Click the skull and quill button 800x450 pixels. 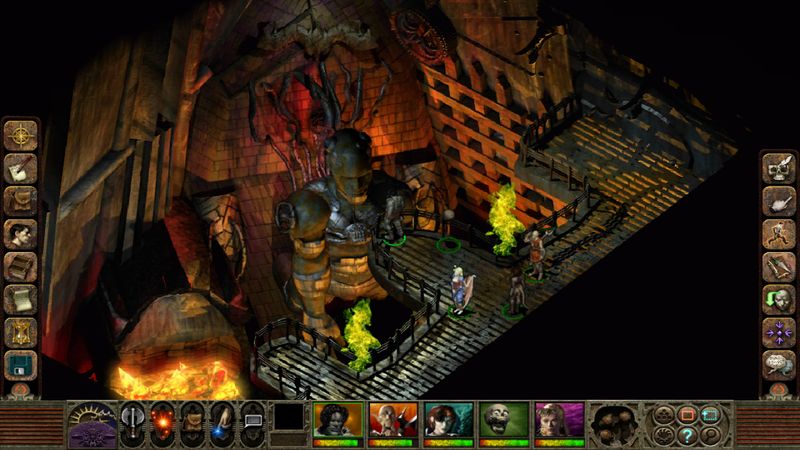[778, 168]
